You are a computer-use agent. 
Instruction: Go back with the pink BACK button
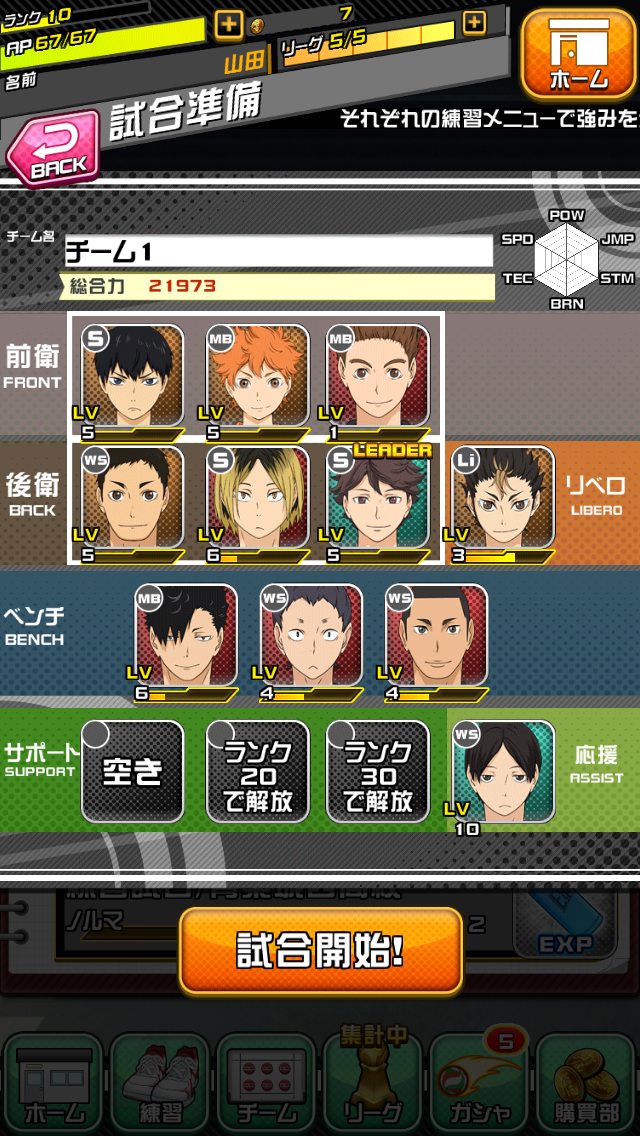[55, 149]
